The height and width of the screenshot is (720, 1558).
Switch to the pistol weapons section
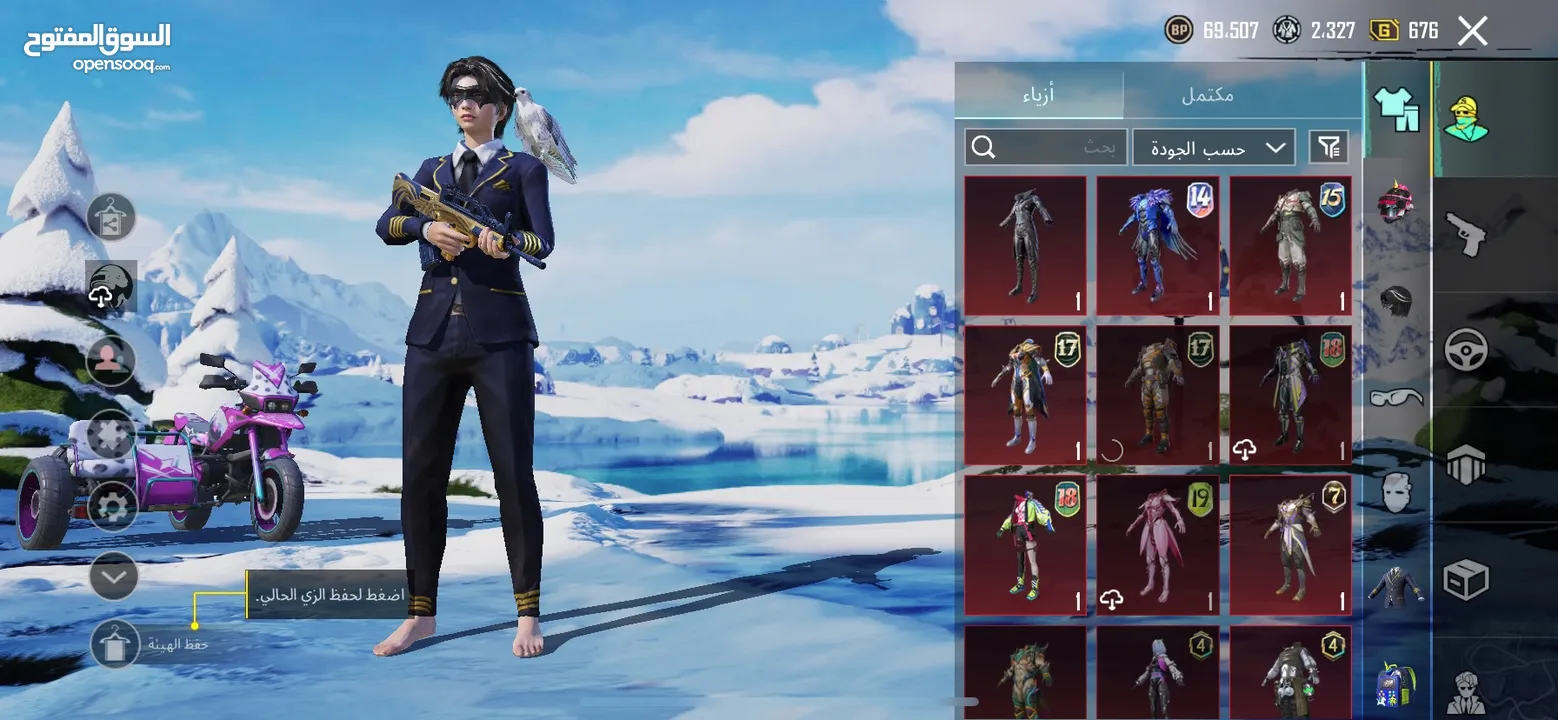(x=1466, y=235)
